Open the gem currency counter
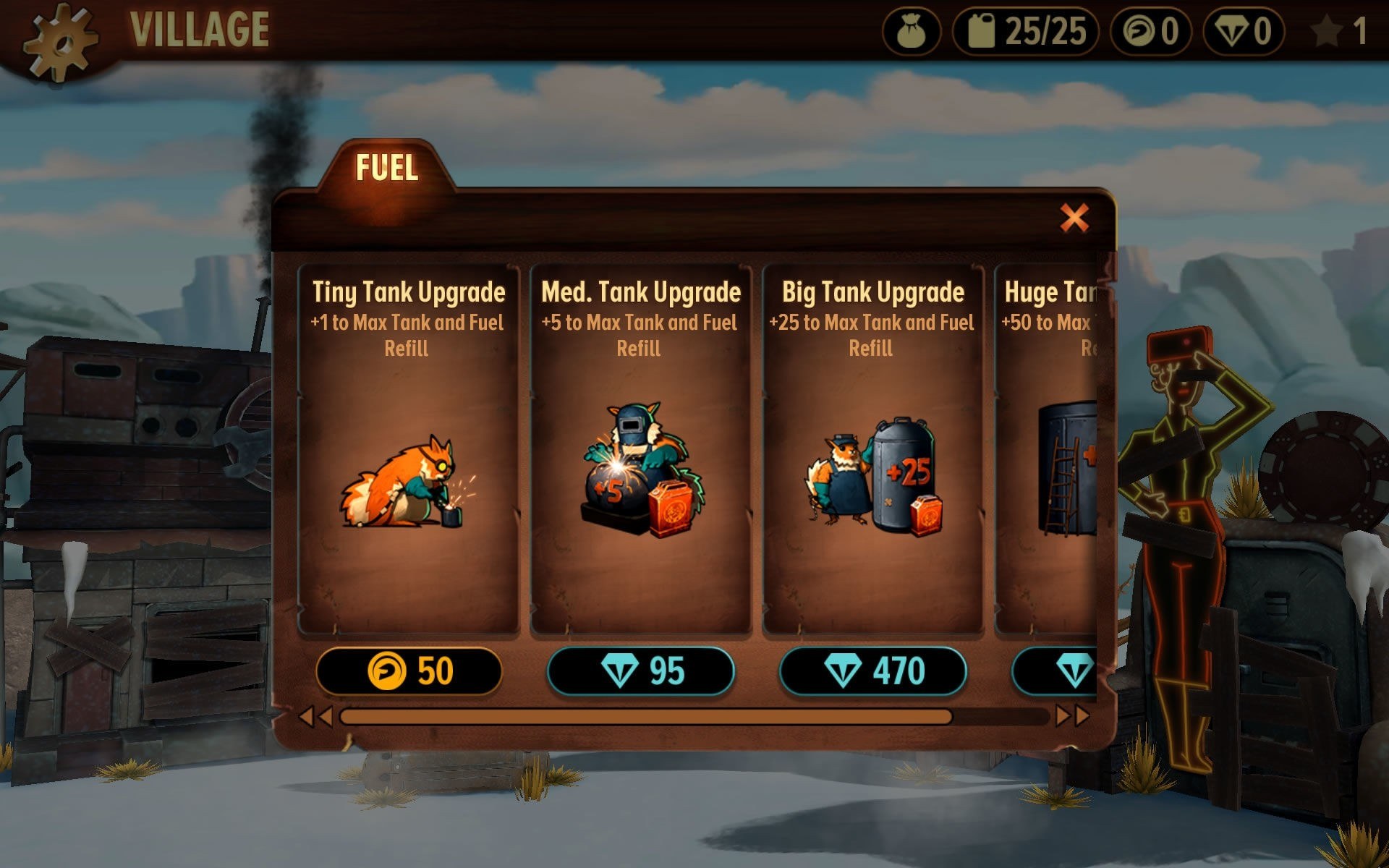 pos(1243,32)
